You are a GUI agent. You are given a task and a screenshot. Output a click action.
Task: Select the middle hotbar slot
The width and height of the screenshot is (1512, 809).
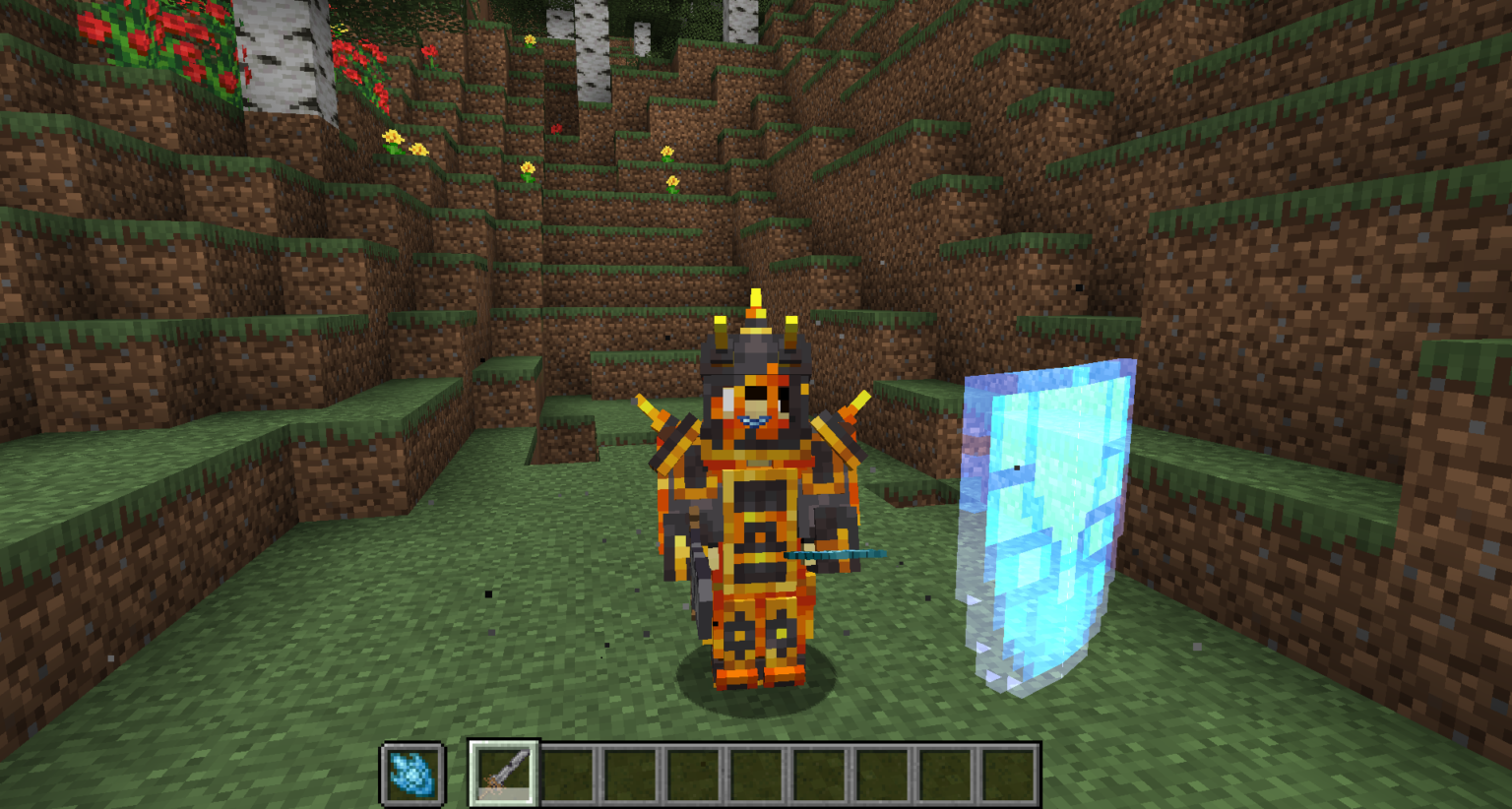[754, 774]
